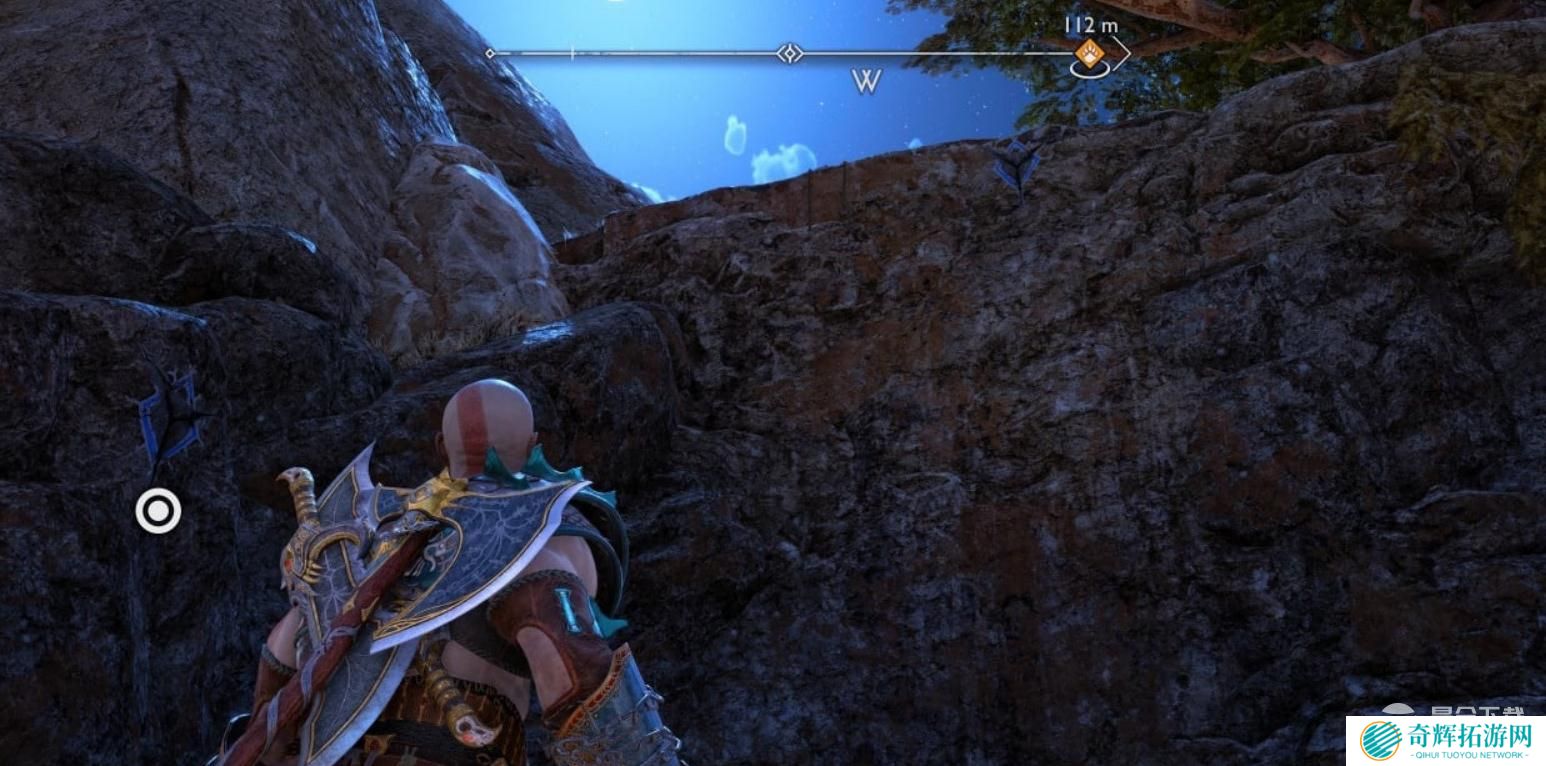
Task: Click the W west indicator under the compass
Action: click(866, 82)
